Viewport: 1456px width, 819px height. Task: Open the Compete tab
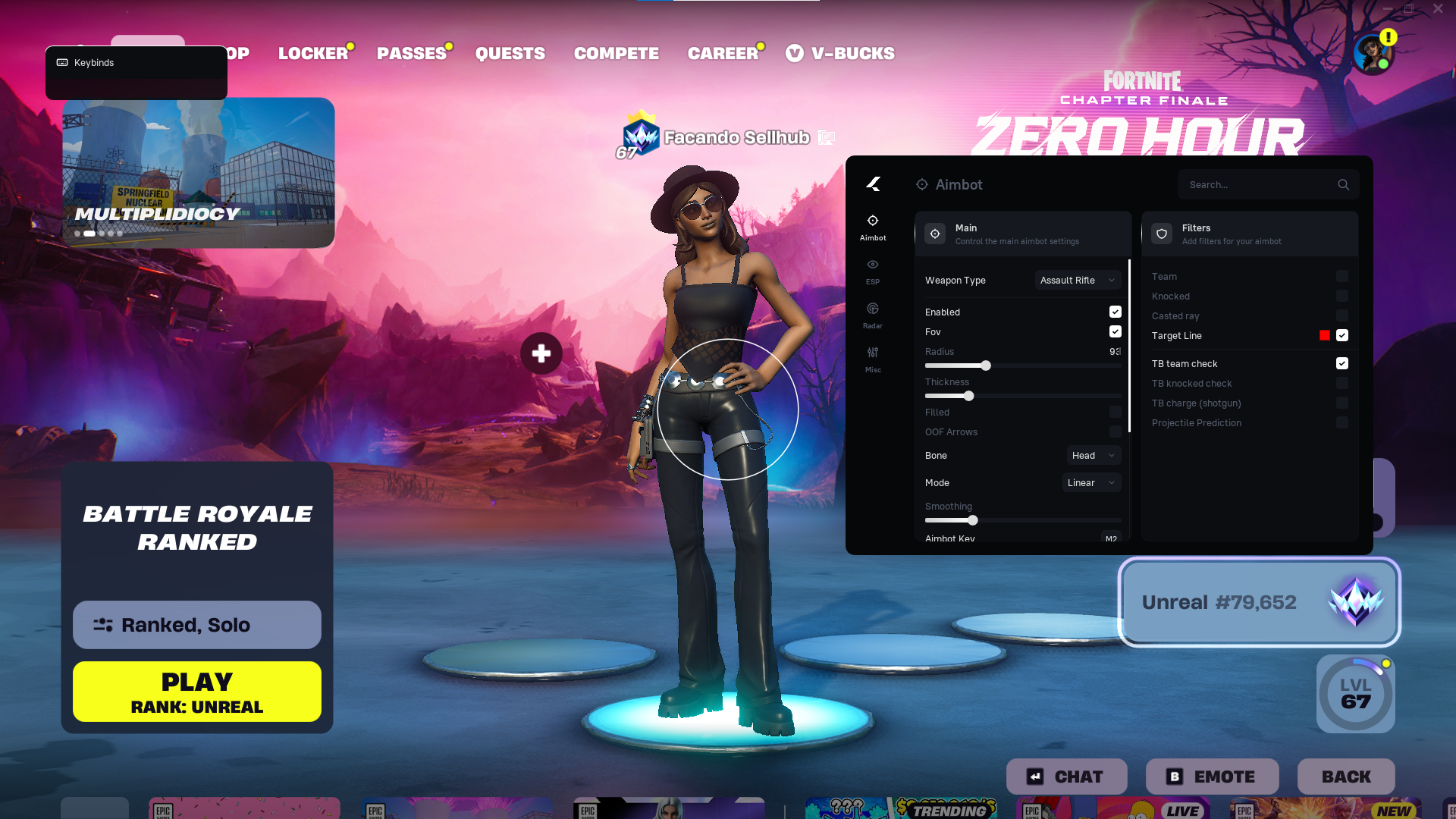[x=616, y=53]
